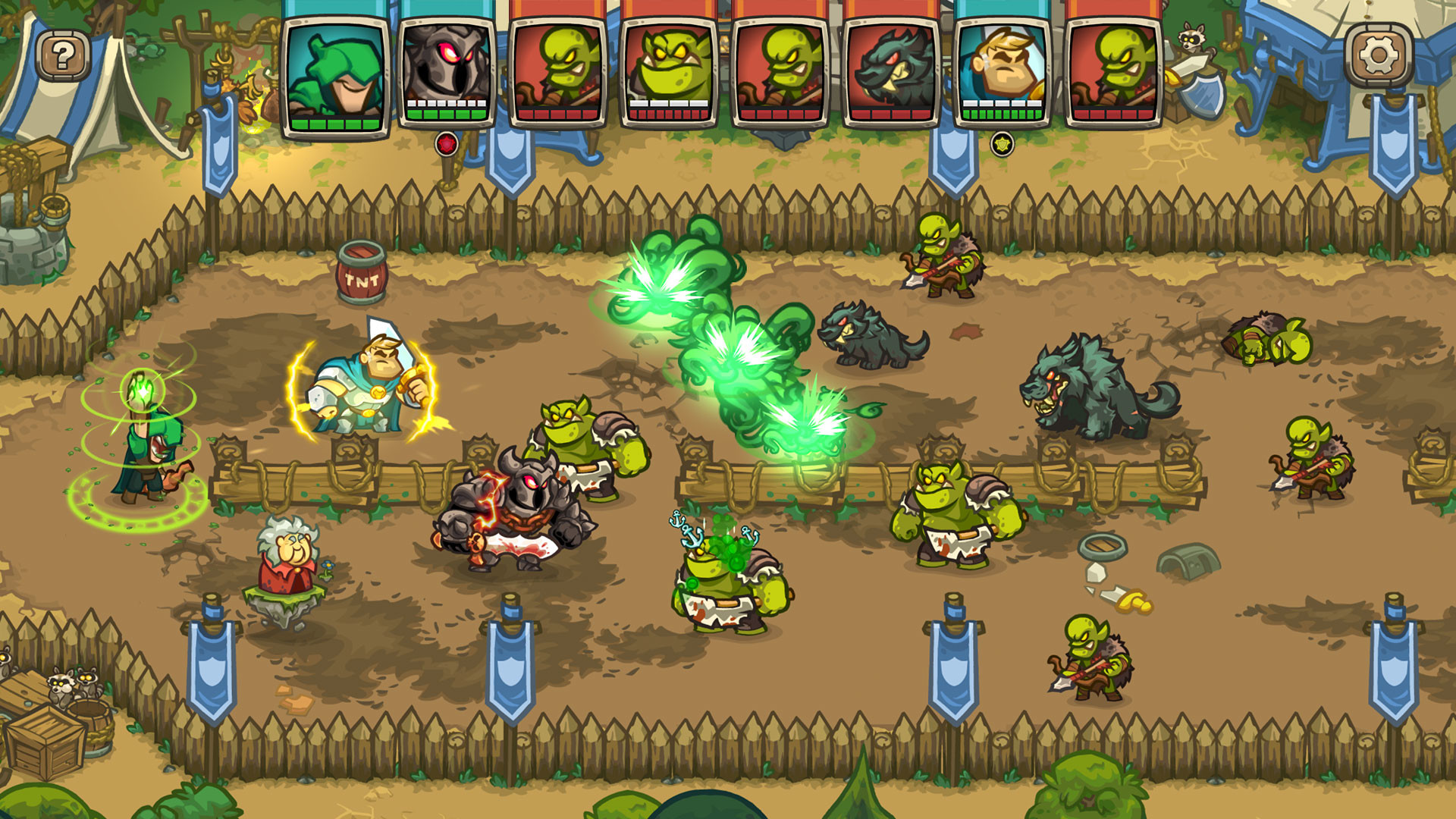The image size is (1456, 819).
Task: Target the large snarling wolf beast
Action: [1092, 387]
